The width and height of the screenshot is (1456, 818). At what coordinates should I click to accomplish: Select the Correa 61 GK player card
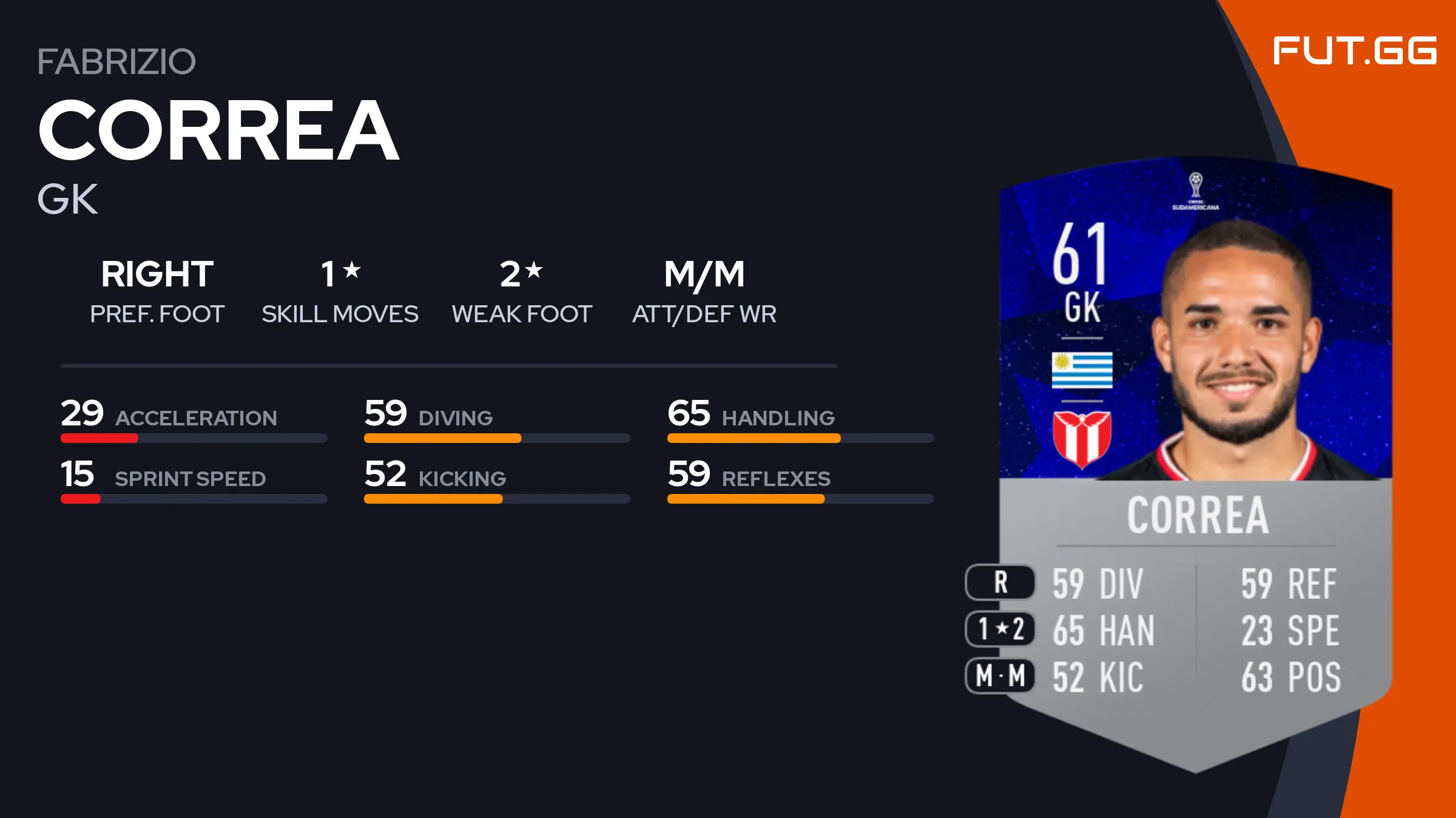coord(1195,461)
